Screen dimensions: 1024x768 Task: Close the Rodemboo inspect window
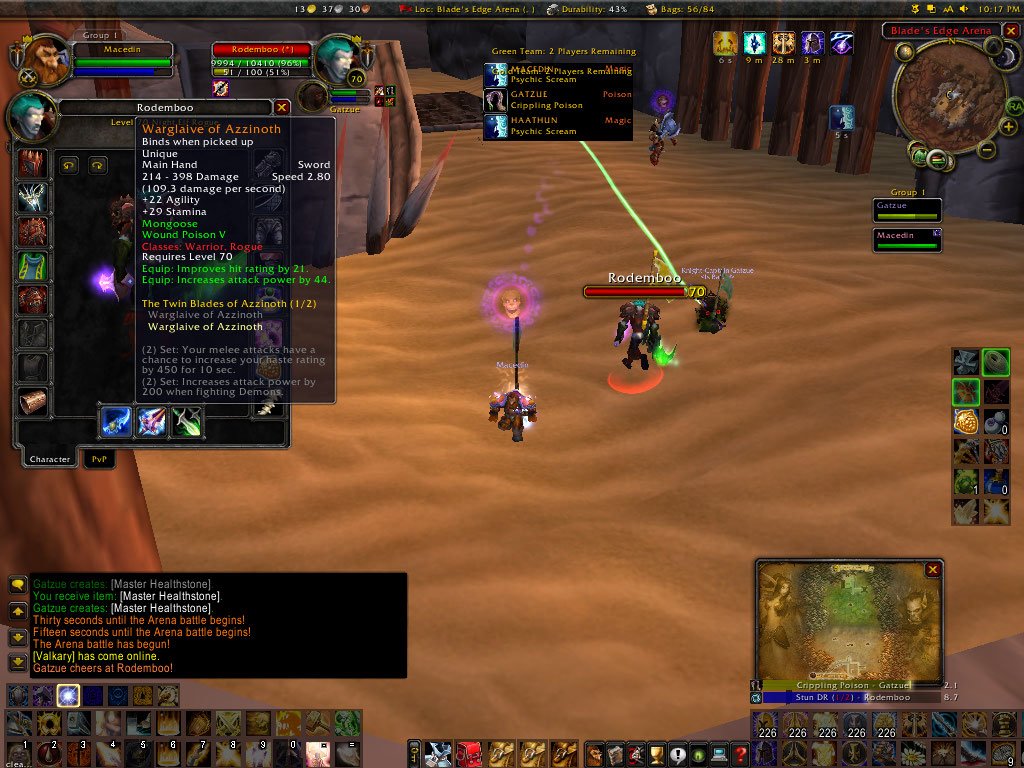pos(282,107)
